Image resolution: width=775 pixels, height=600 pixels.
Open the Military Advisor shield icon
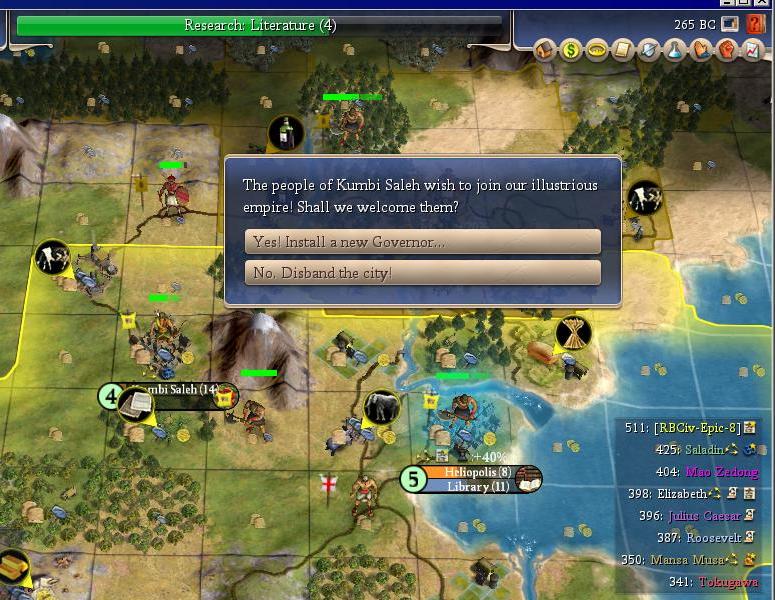pos(649,50)
